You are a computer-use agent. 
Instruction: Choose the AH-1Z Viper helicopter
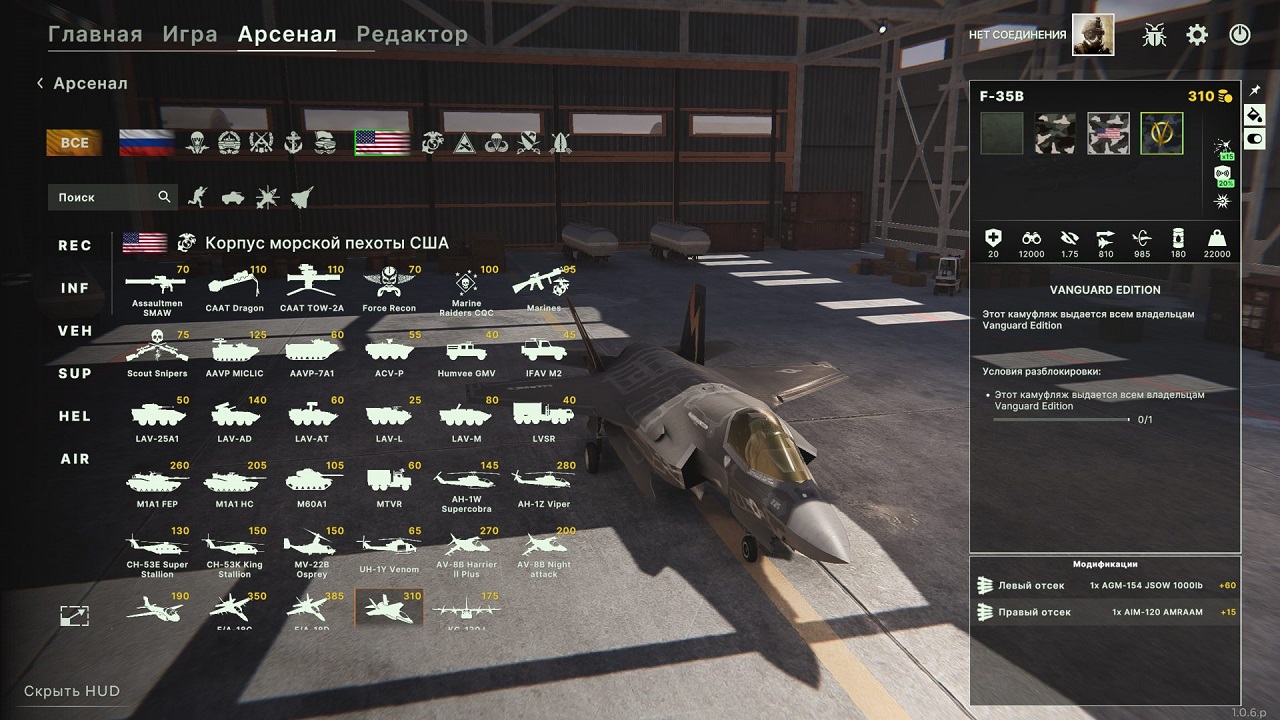(x=543, y=486)
